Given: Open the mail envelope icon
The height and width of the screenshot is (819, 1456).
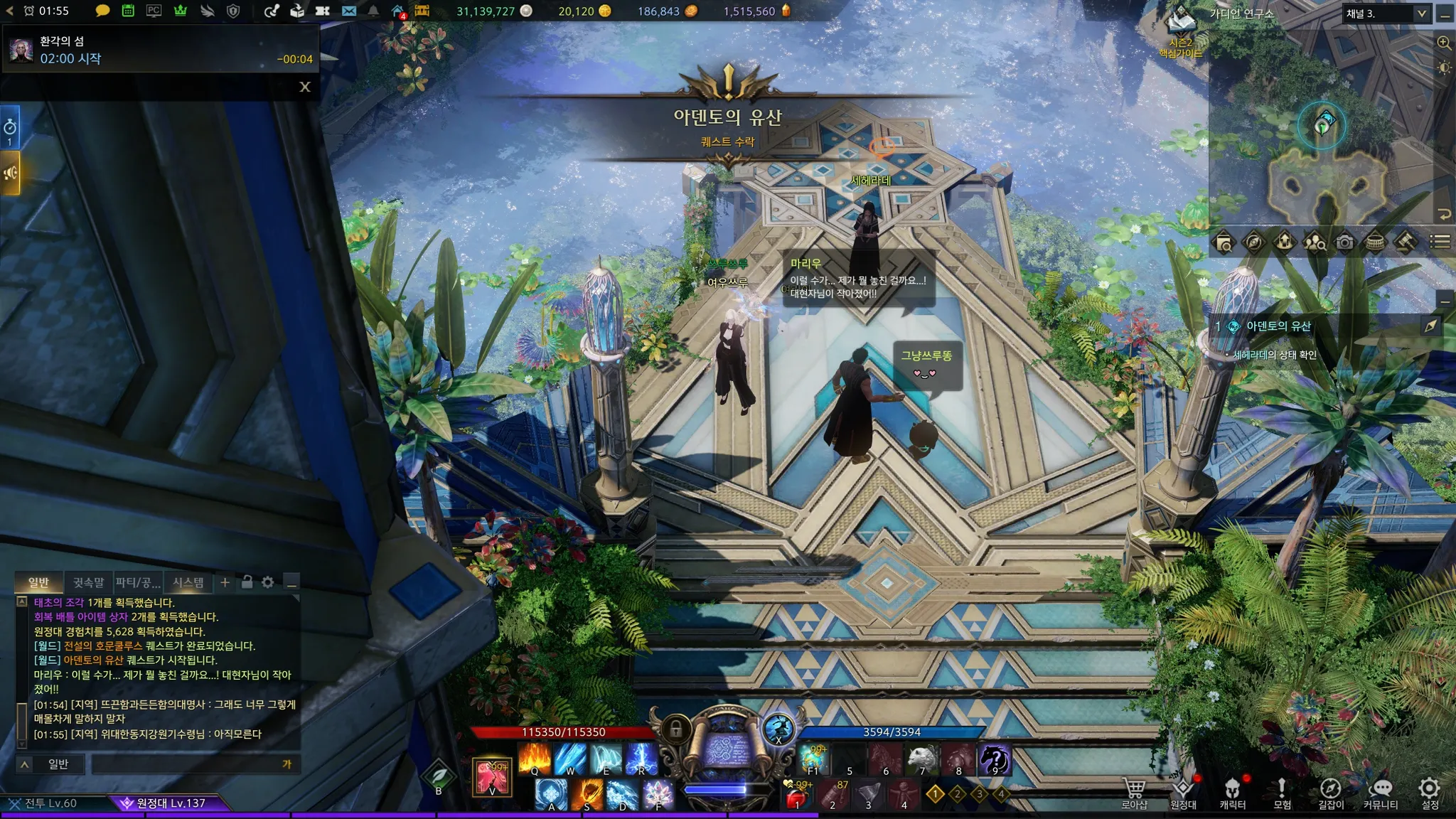Looking at the screenshot, I should tap(348, 11).
